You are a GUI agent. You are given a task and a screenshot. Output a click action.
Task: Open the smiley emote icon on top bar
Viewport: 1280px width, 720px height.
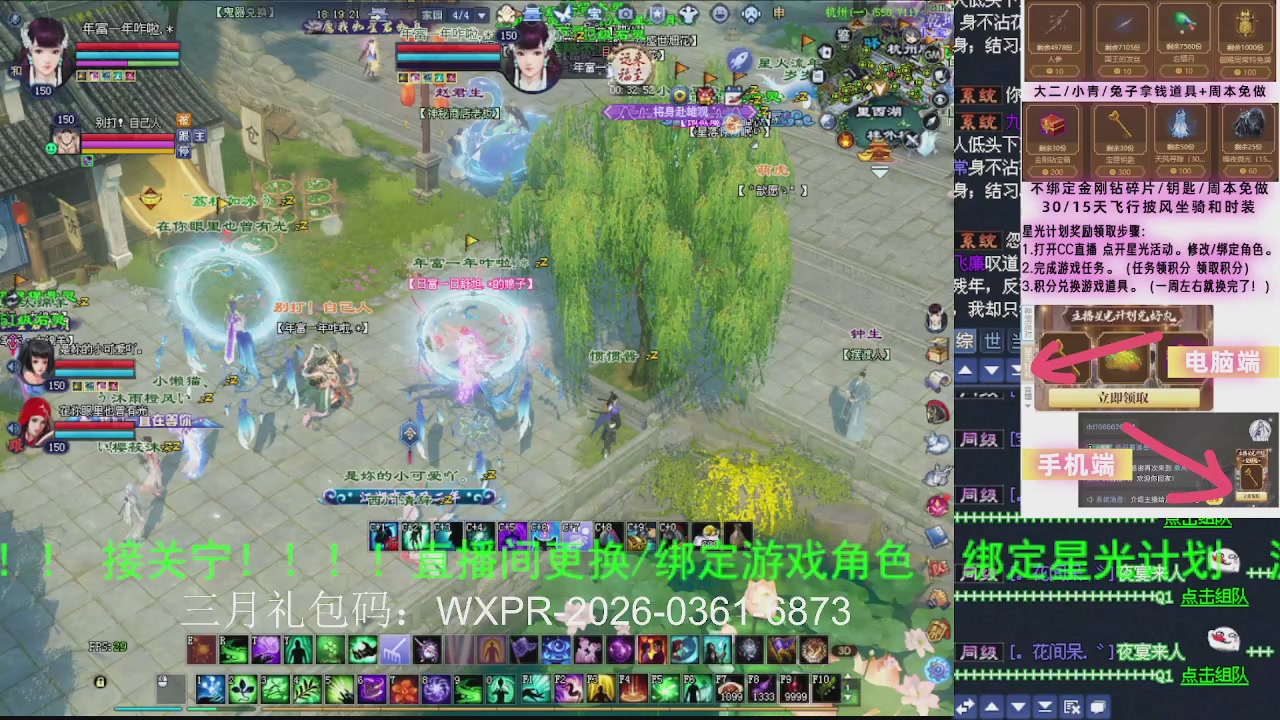pos(720,13)
